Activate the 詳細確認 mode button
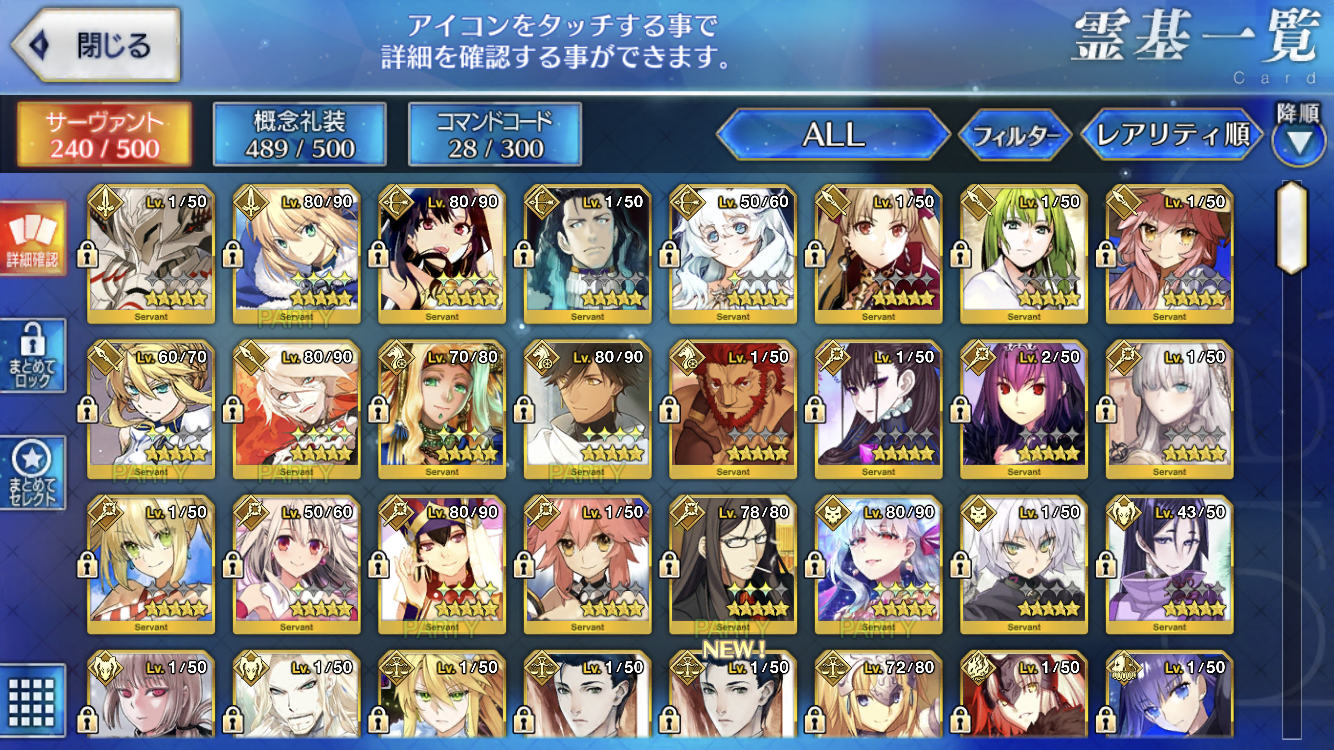1334x750 pixels. [x=33, y=238]
